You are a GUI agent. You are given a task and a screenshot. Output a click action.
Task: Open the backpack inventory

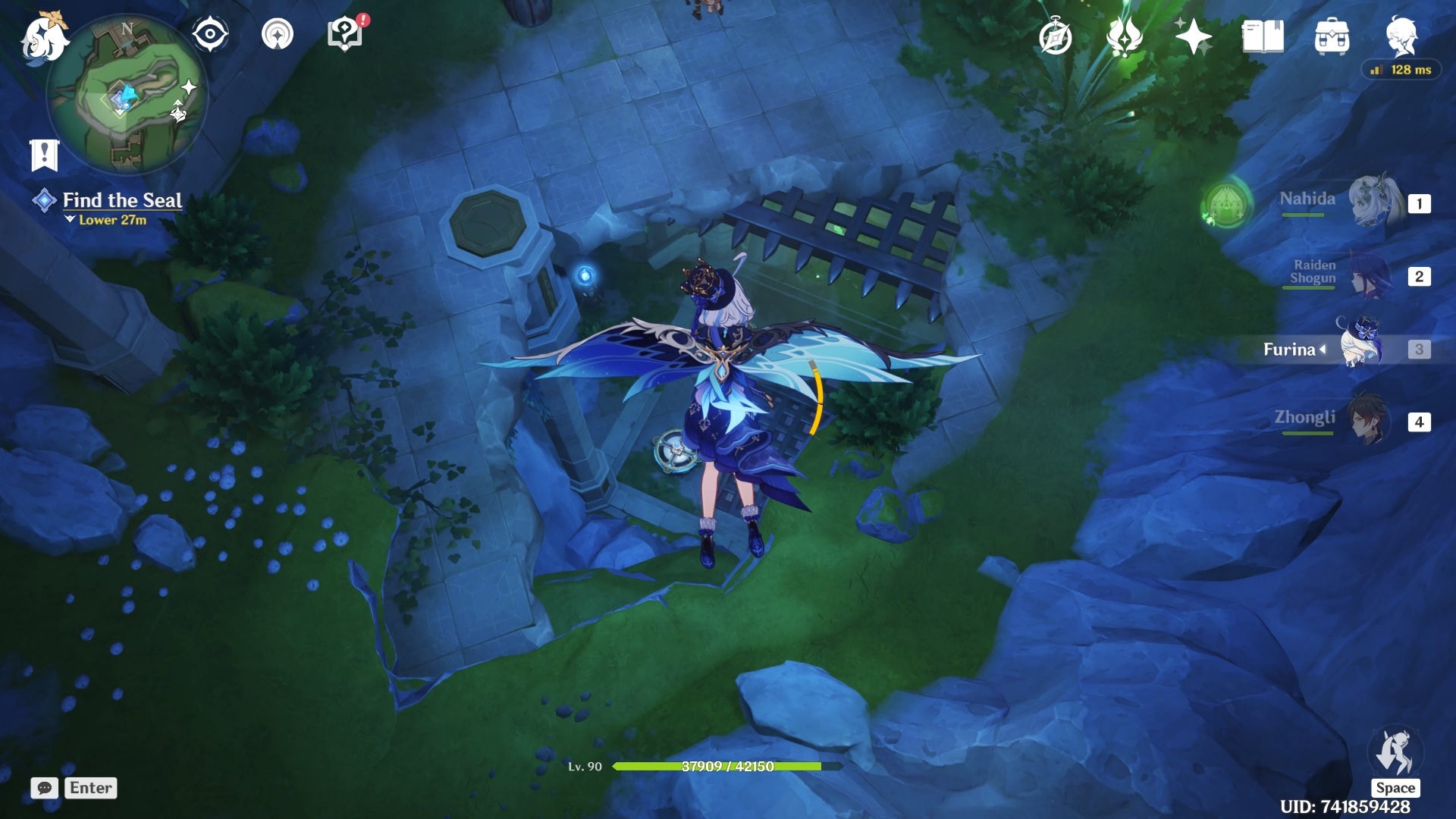[x=1332, y=37]
